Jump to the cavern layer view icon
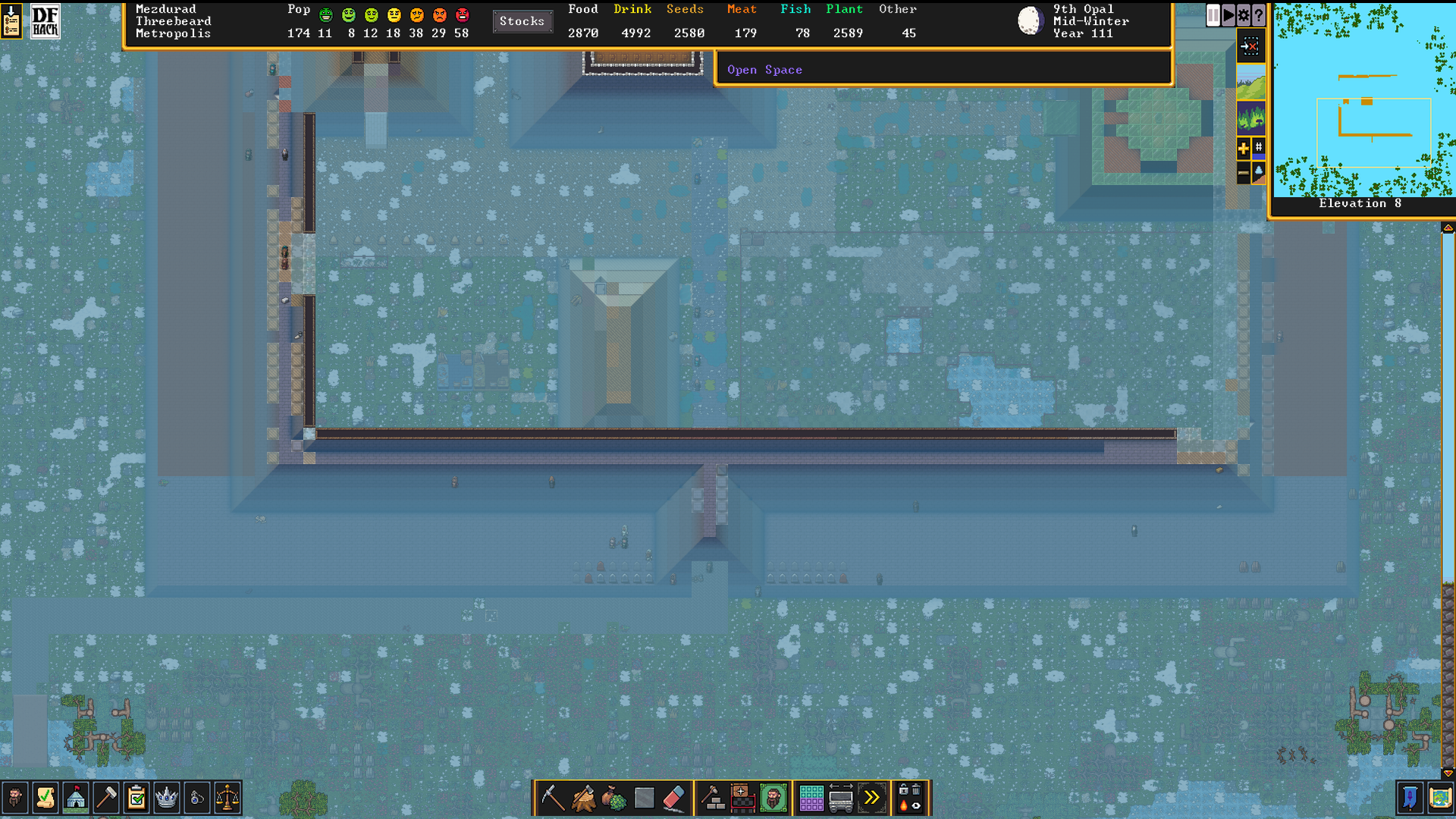1456x819 pixels. click(1250, 118)
